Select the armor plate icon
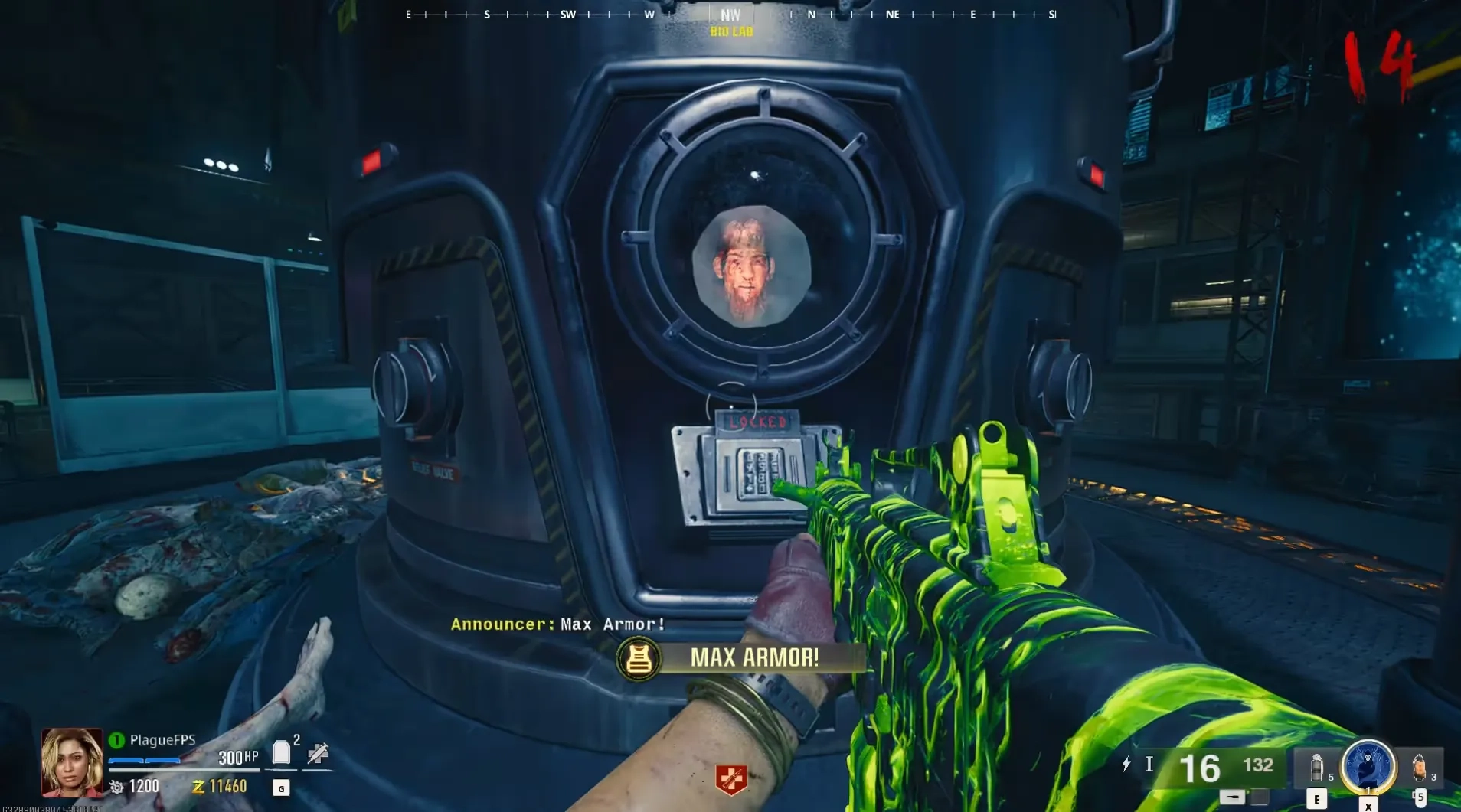The width and height of the screenshot is (1461, 812). click(281, 753)
